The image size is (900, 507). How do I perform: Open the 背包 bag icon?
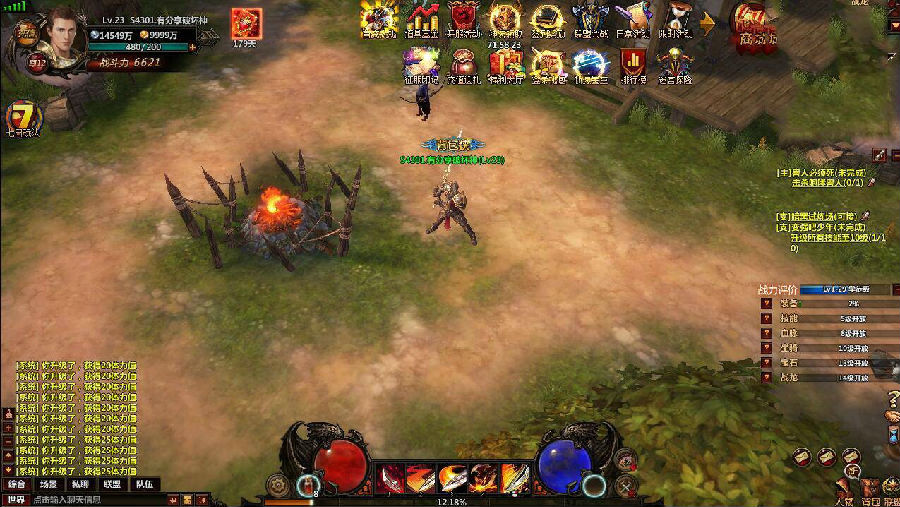pos(871,488)
